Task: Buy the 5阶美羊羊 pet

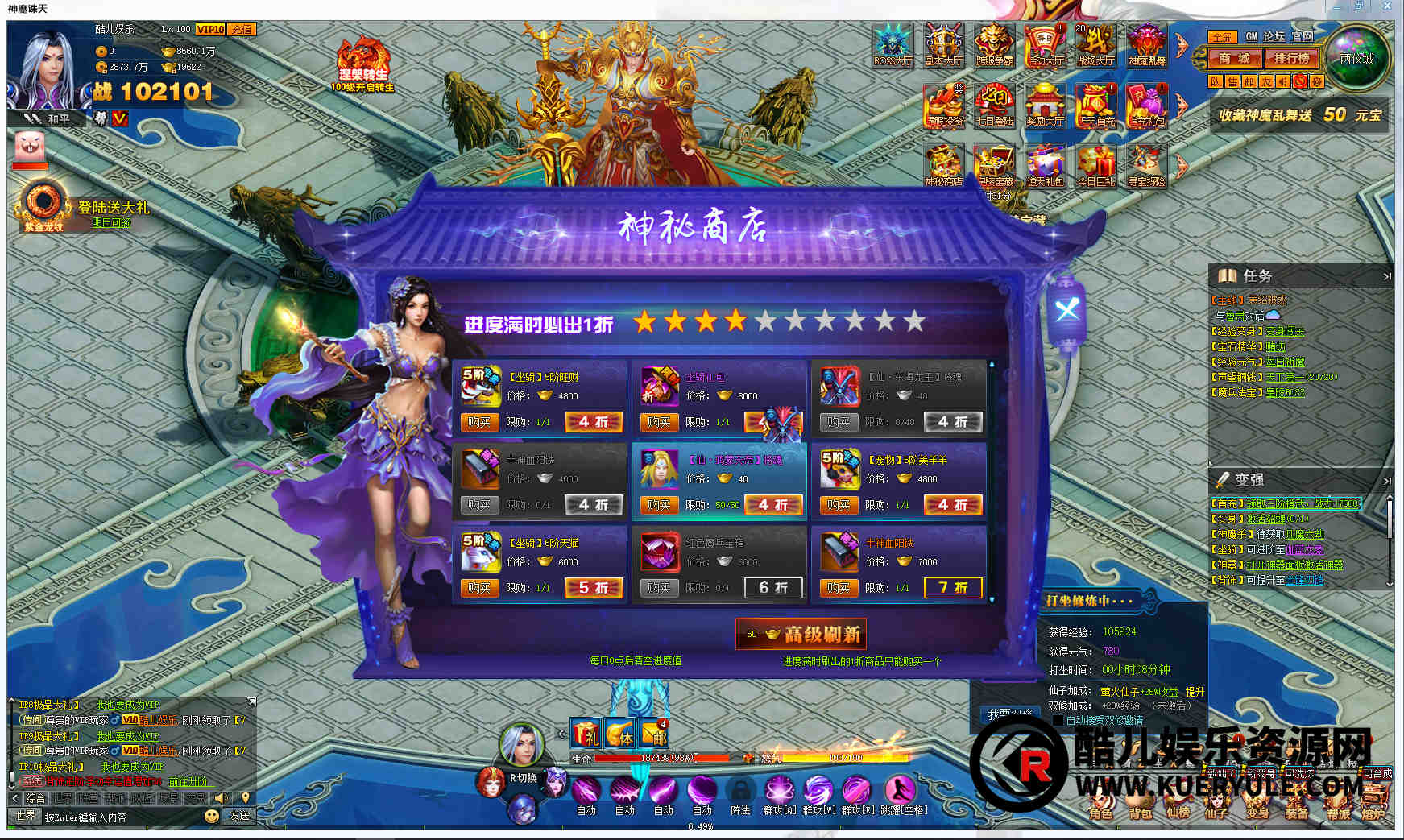Action: click(x=838, y=505)
